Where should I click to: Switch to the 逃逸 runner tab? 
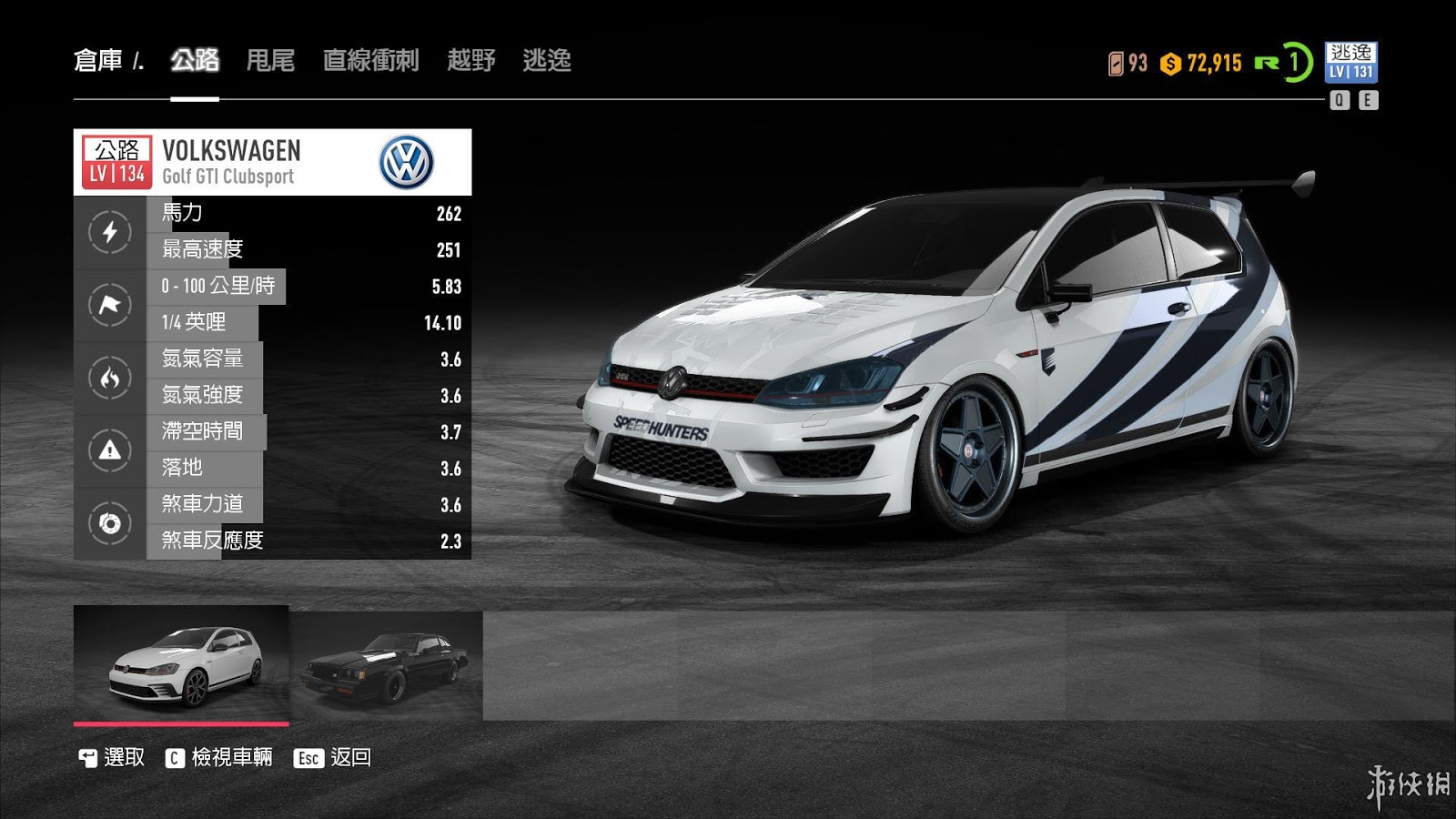547,60
